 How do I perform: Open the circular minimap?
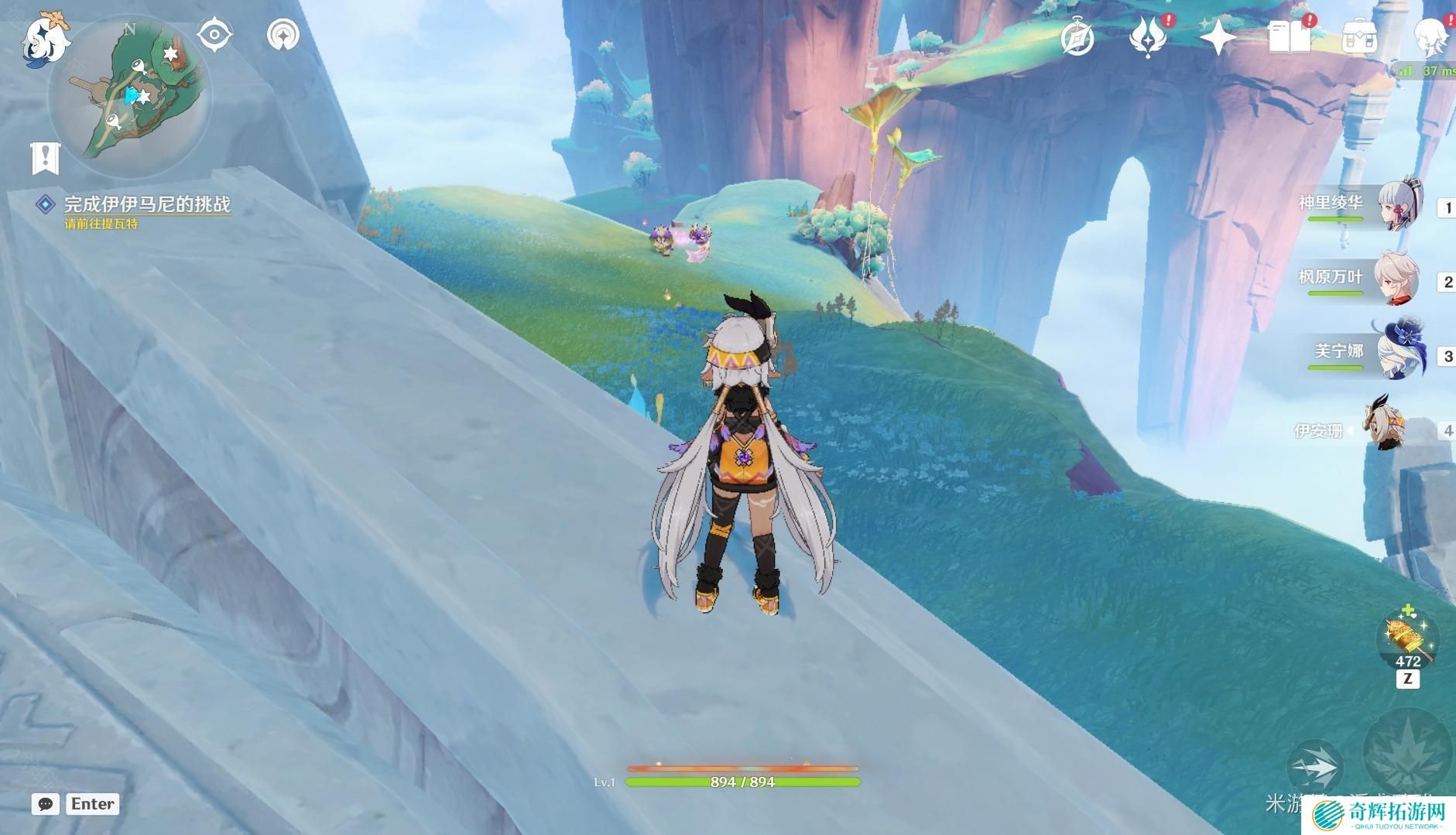tap(130, 96)
